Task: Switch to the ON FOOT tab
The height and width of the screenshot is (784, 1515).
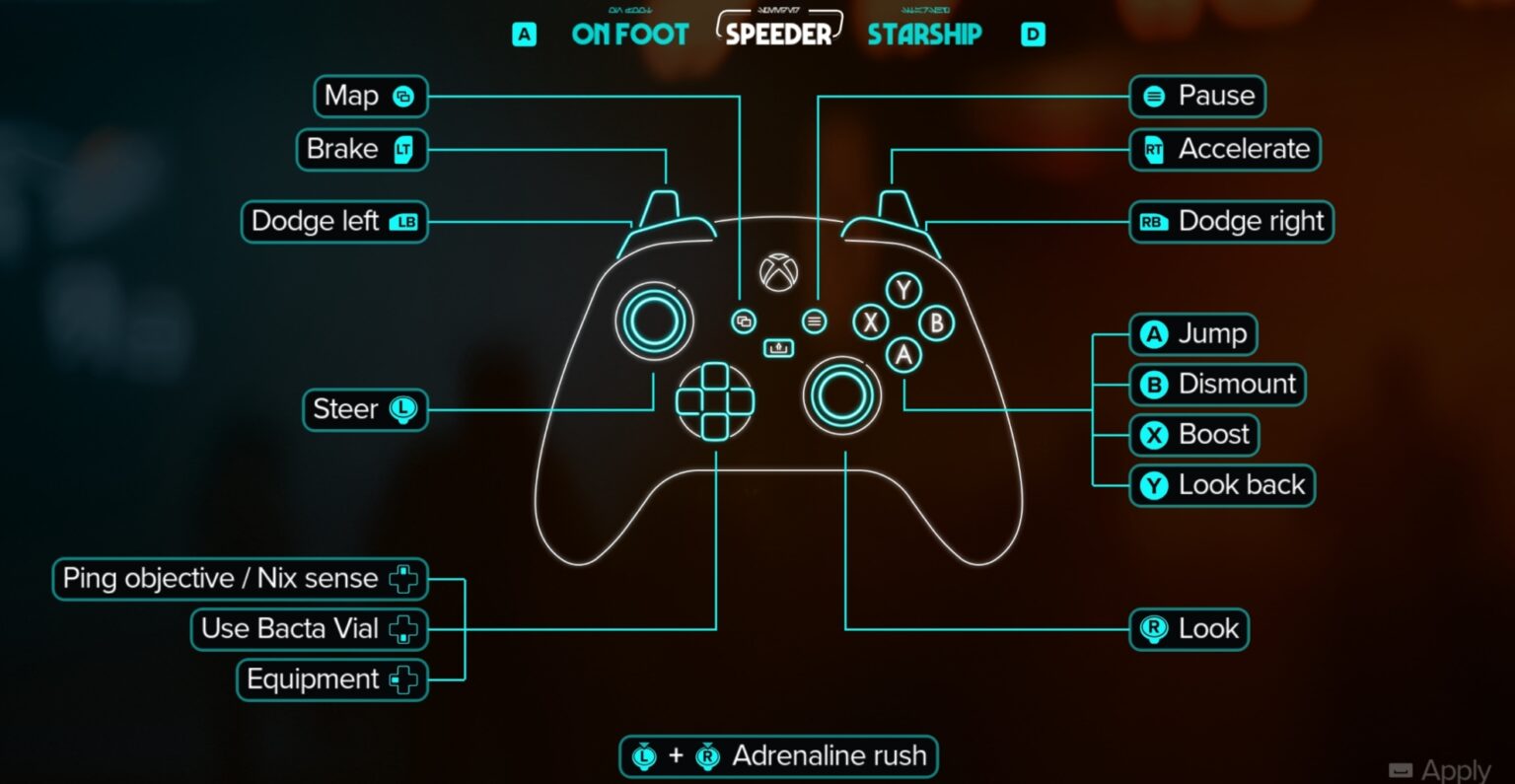Action: coord(629,35)
